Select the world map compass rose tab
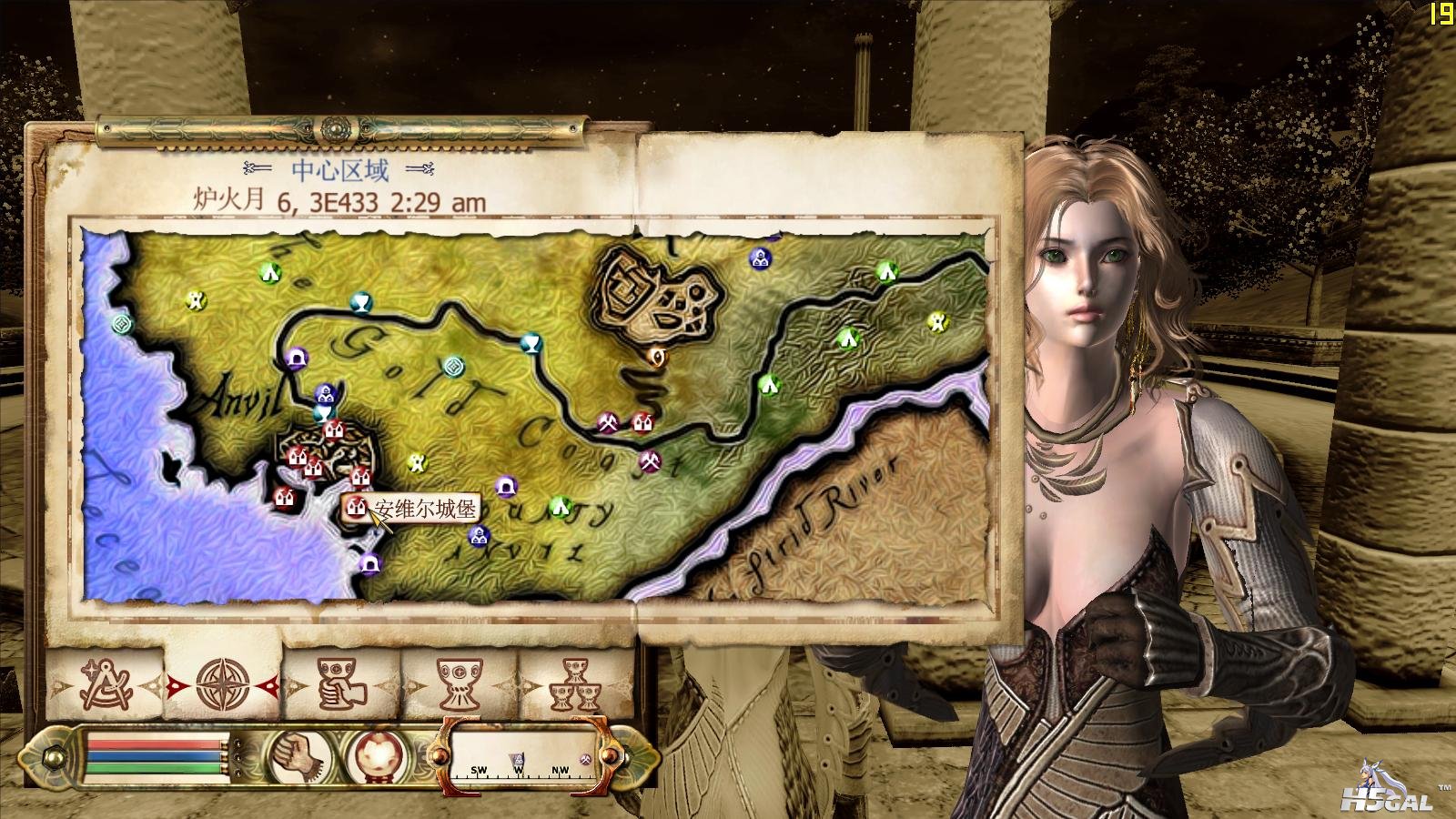 point(223,684)
